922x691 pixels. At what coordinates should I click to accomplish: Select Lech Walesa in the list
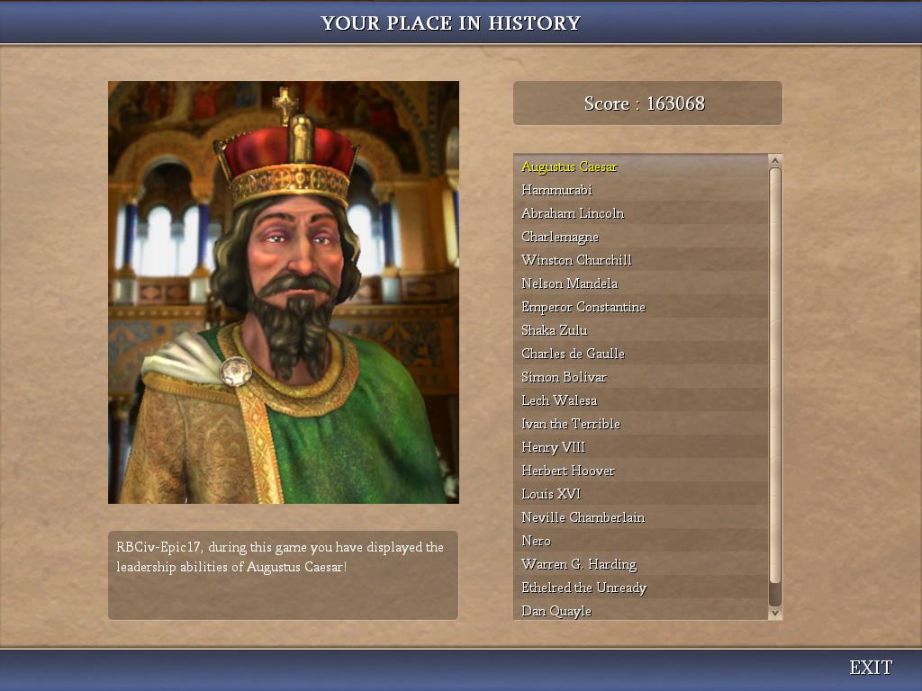(558, 400)
